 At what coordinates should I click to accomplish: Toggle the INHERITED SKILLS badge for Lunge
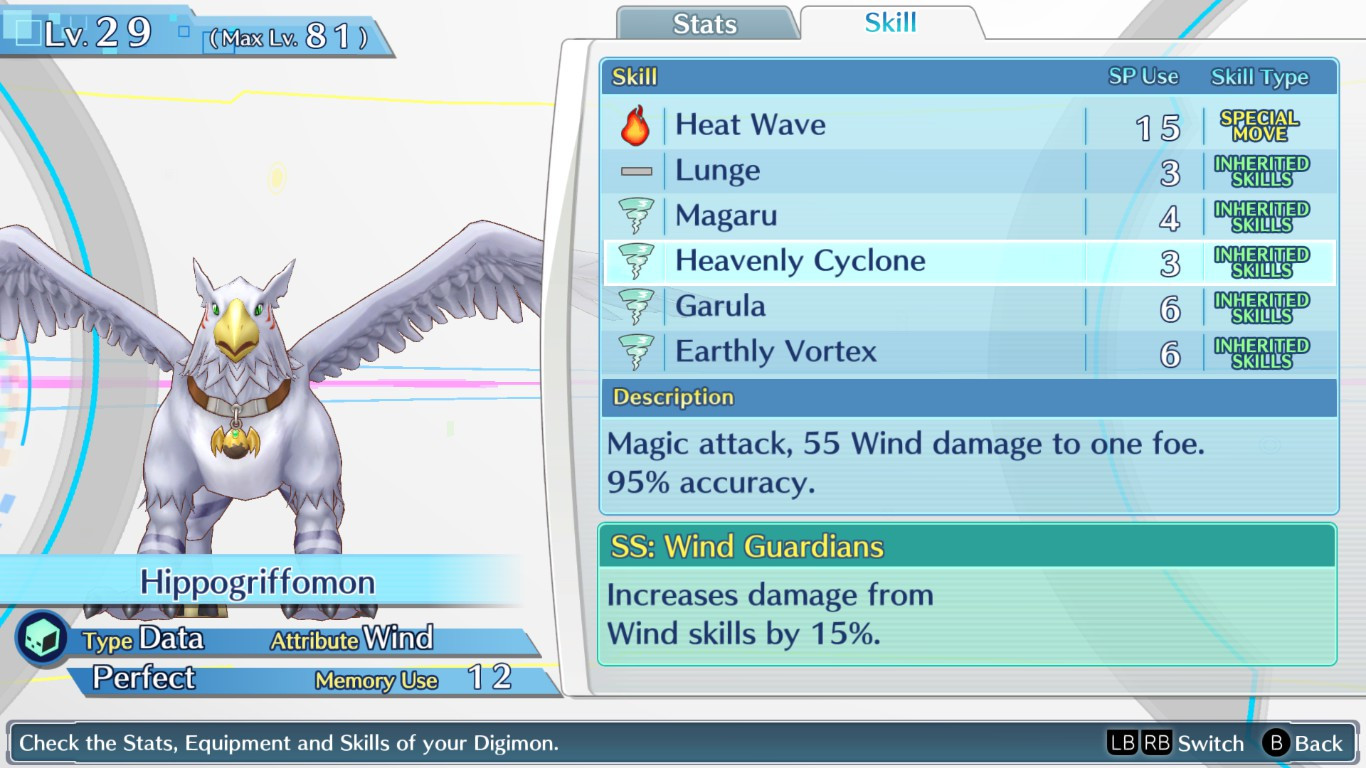pos(1264,169)
